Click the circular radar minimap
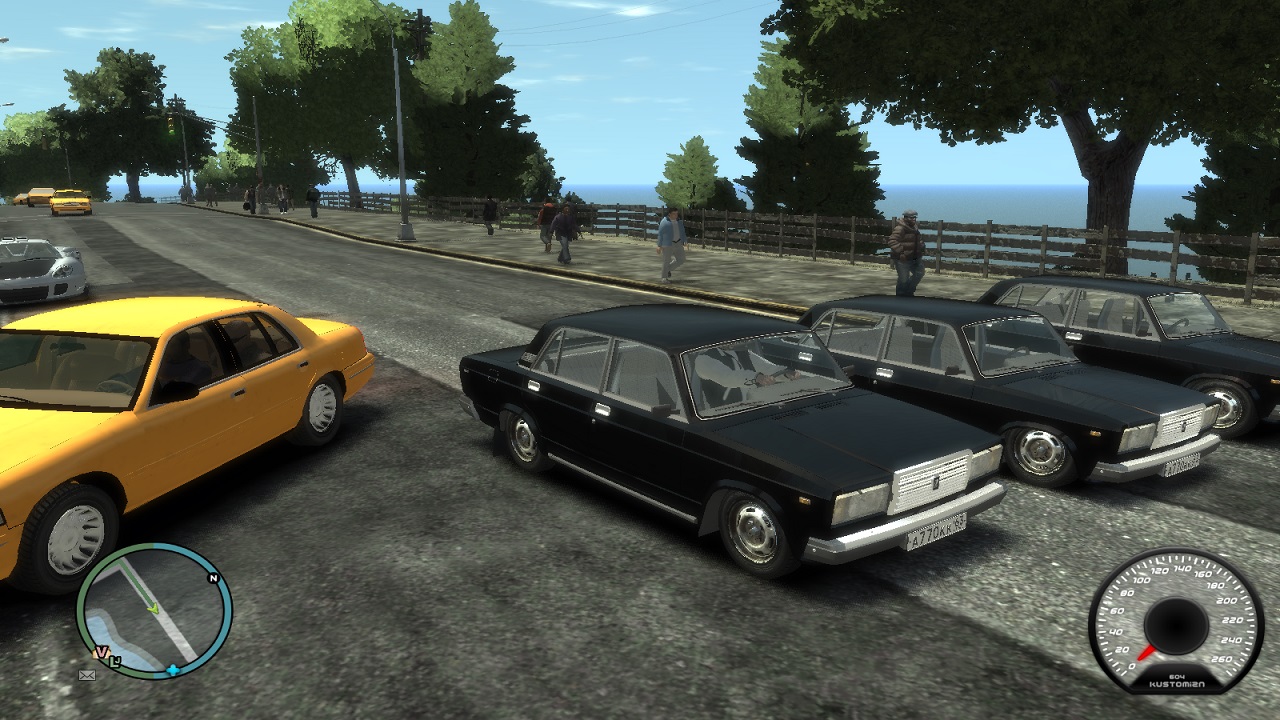The image size is (1280, 720). tap(155, 611)
